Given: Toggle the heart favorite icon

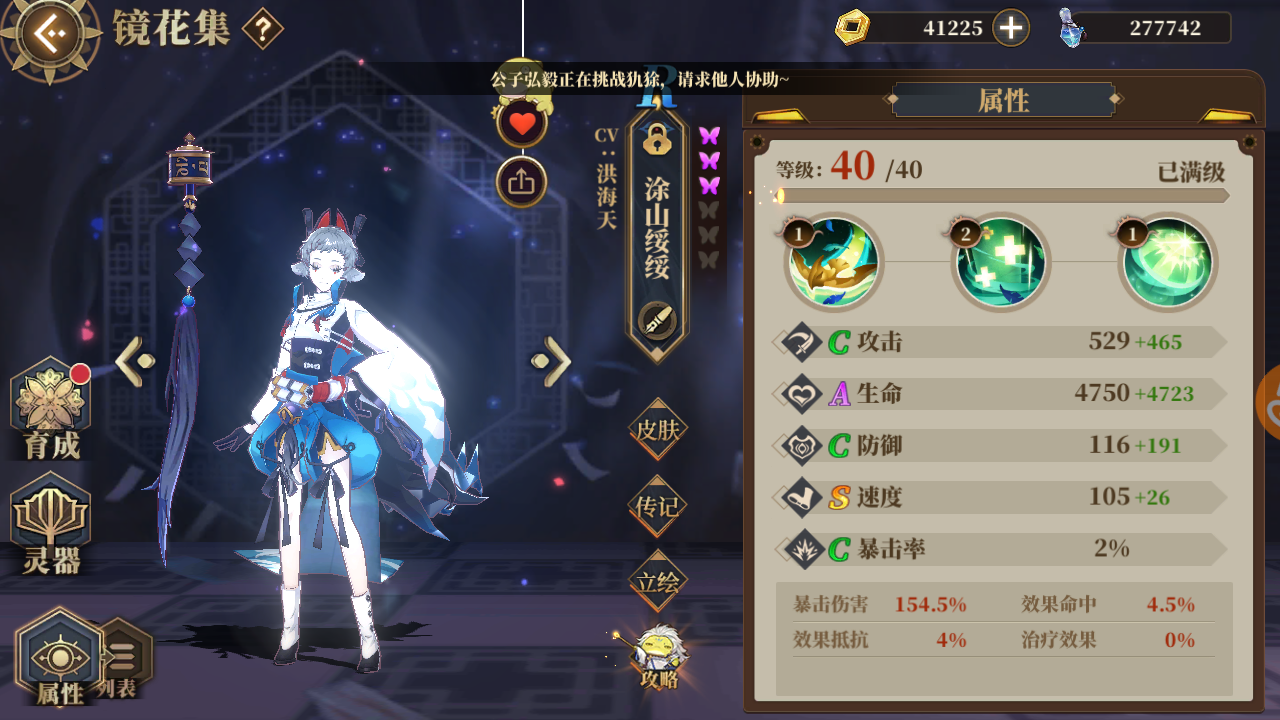Looking at the screenshot, I should (521, 124).
